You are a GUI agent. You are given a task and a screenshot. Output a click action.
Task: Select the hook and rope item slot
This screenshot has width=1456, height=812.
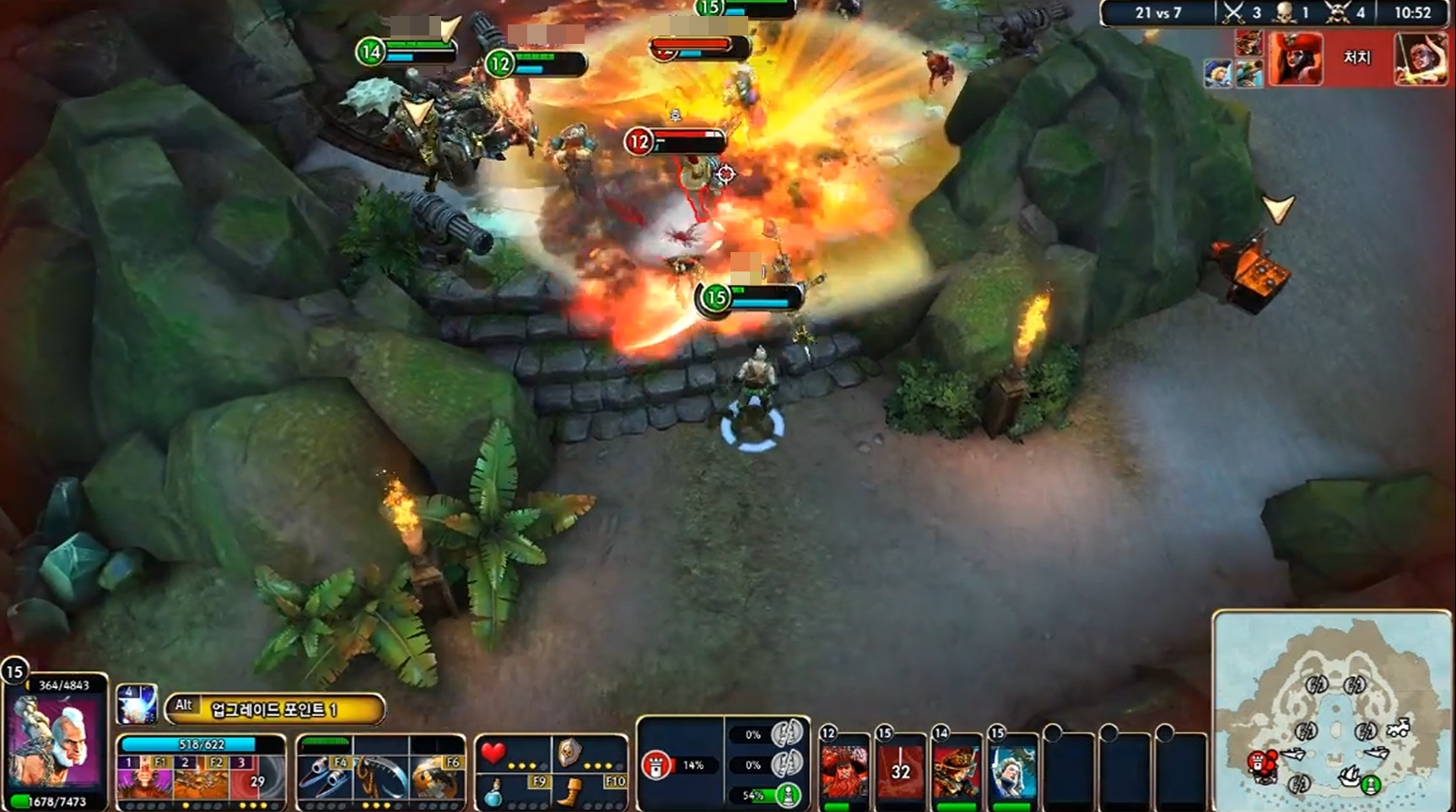click(x=380, y=777)
